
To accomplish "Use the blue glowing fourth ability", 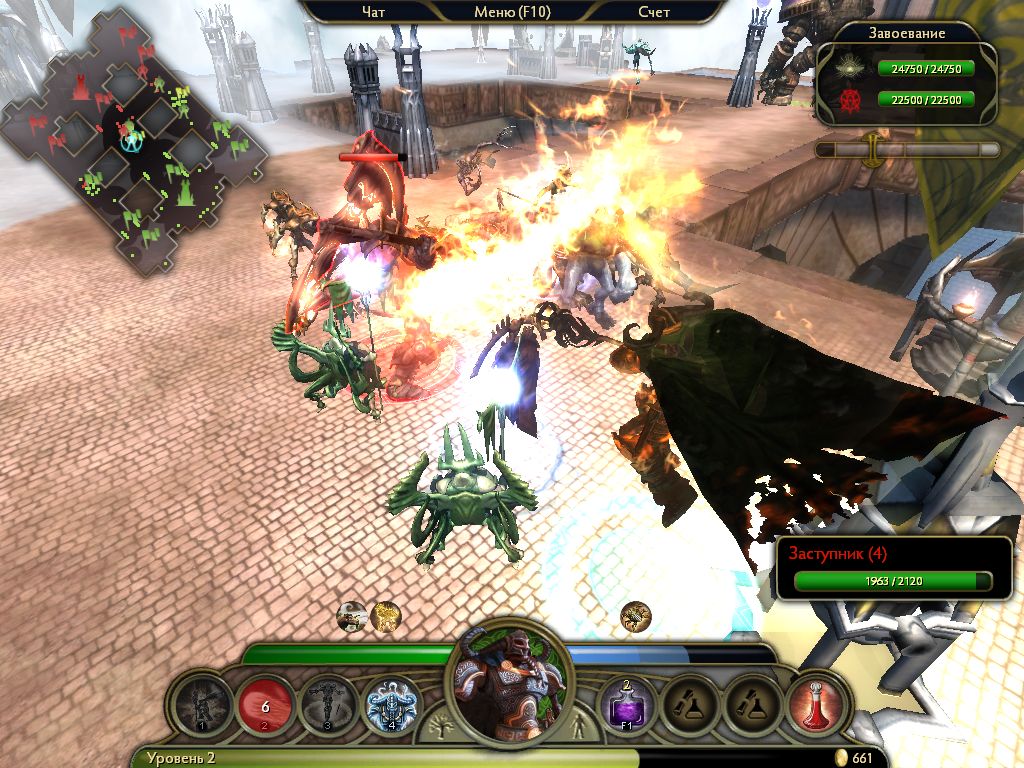I will (x=391, y=704).
